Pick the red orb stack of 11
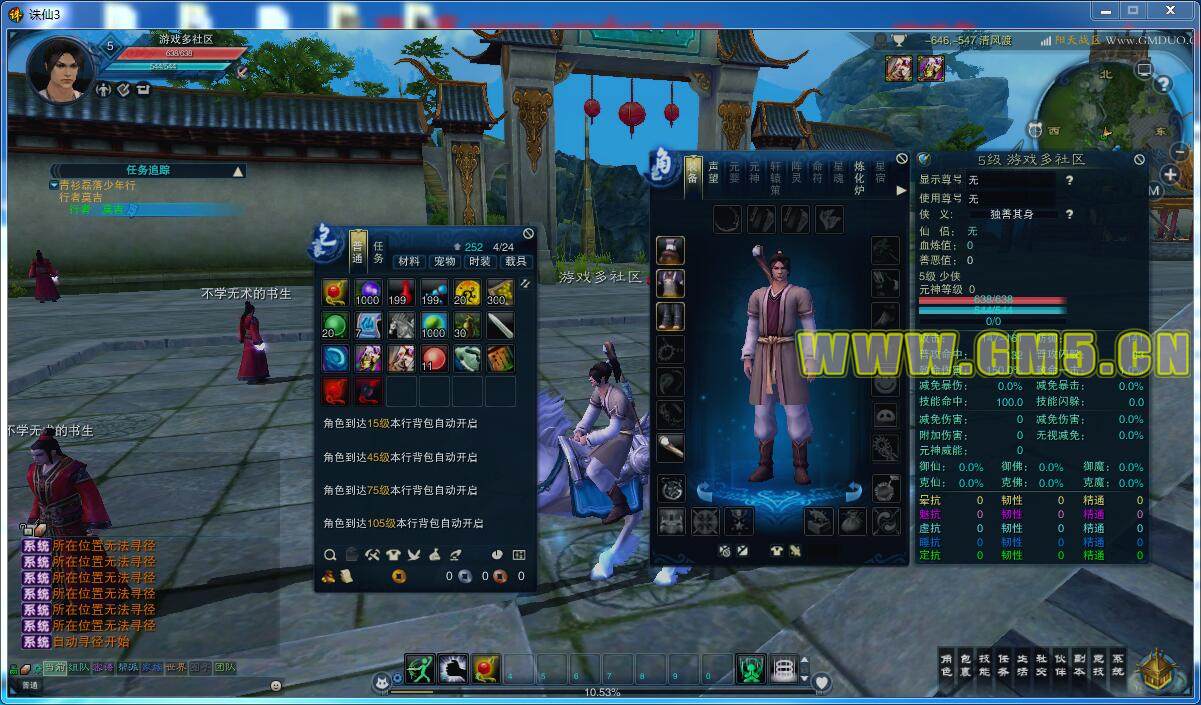 pos(434,359)
